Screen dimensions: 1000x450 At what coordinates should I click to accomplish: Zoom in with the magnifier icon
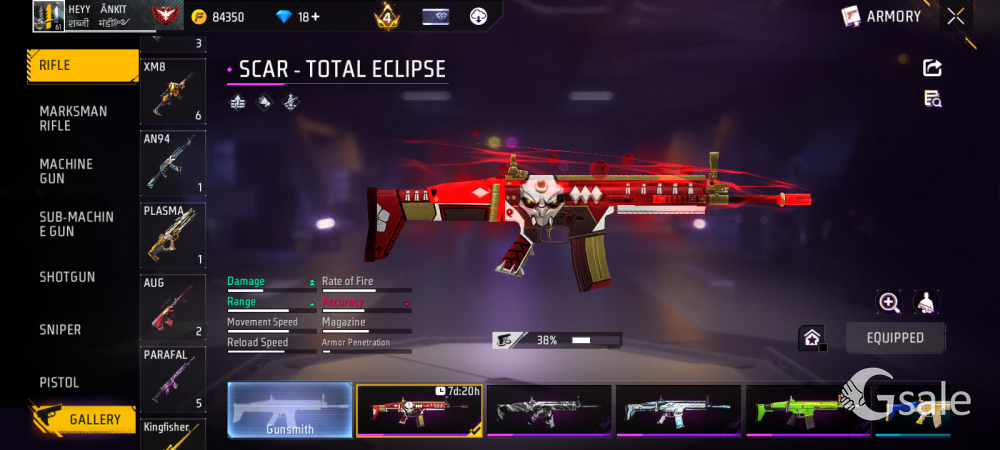click(x=889, y=302)
